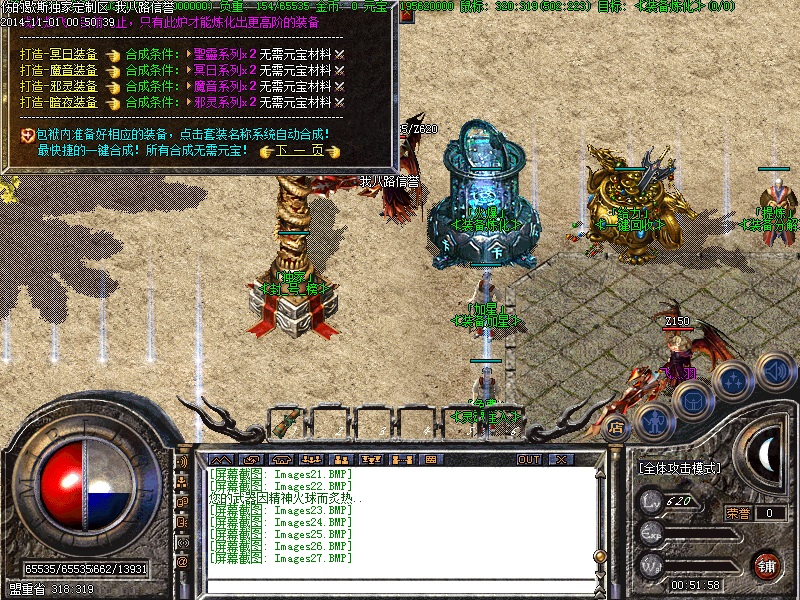
Task: Click the chat scrollbar slider knob
Action: (599, 555)
